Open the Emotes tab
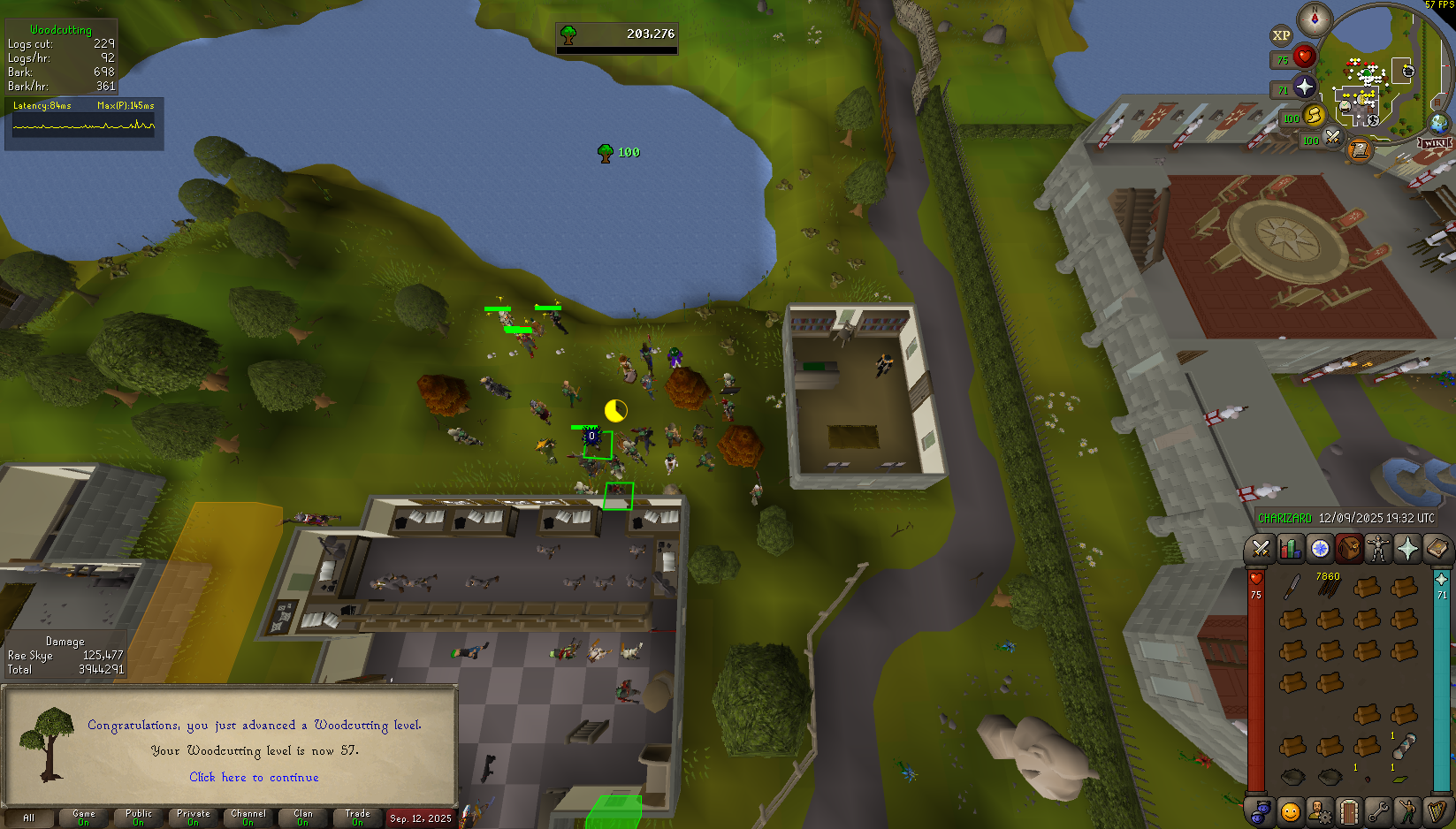This screenshot has height=829, width=1456. click(1407, 810)
